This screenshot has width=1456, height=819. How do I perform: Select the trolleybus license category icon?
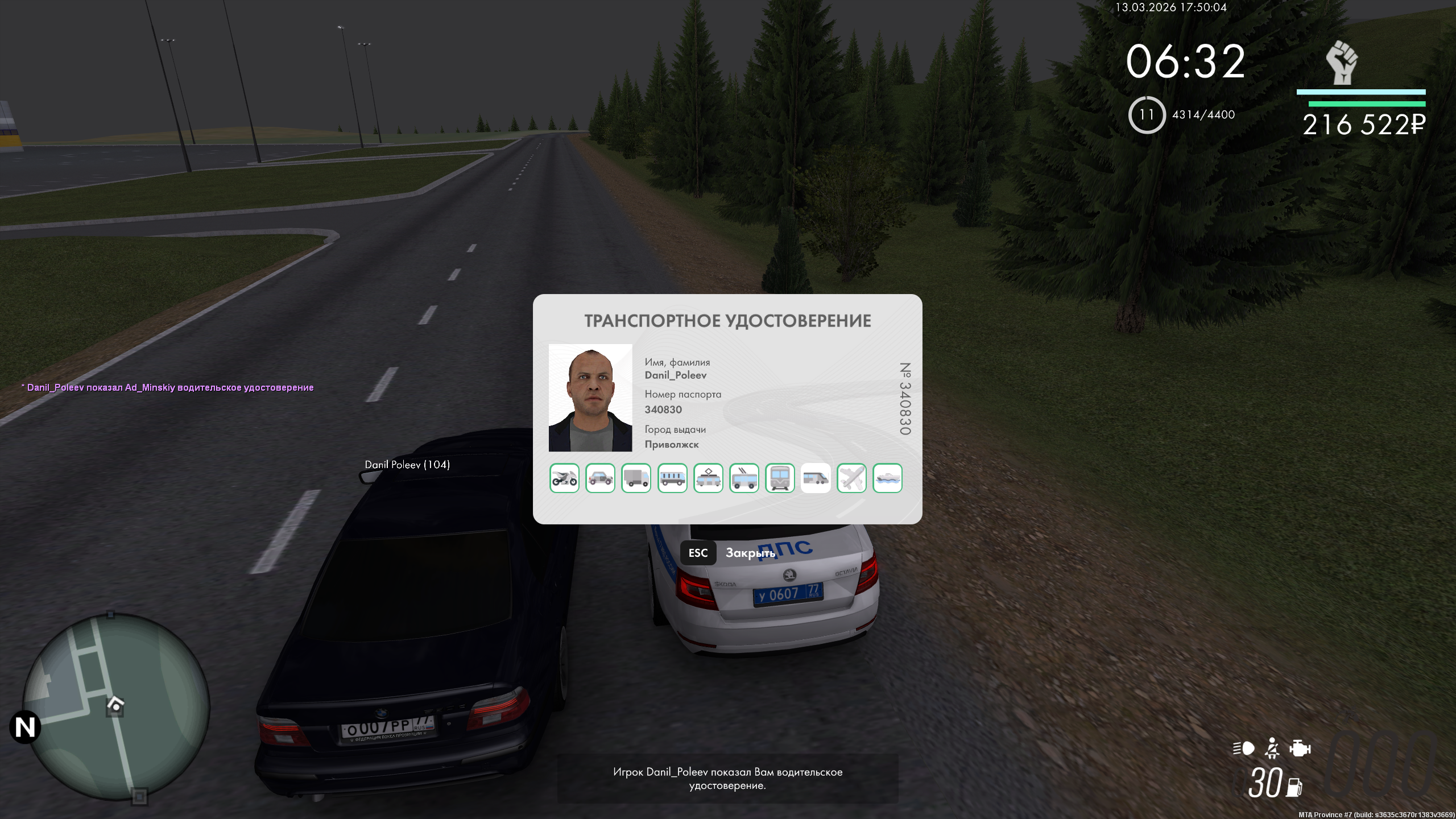tap(744, 478)
